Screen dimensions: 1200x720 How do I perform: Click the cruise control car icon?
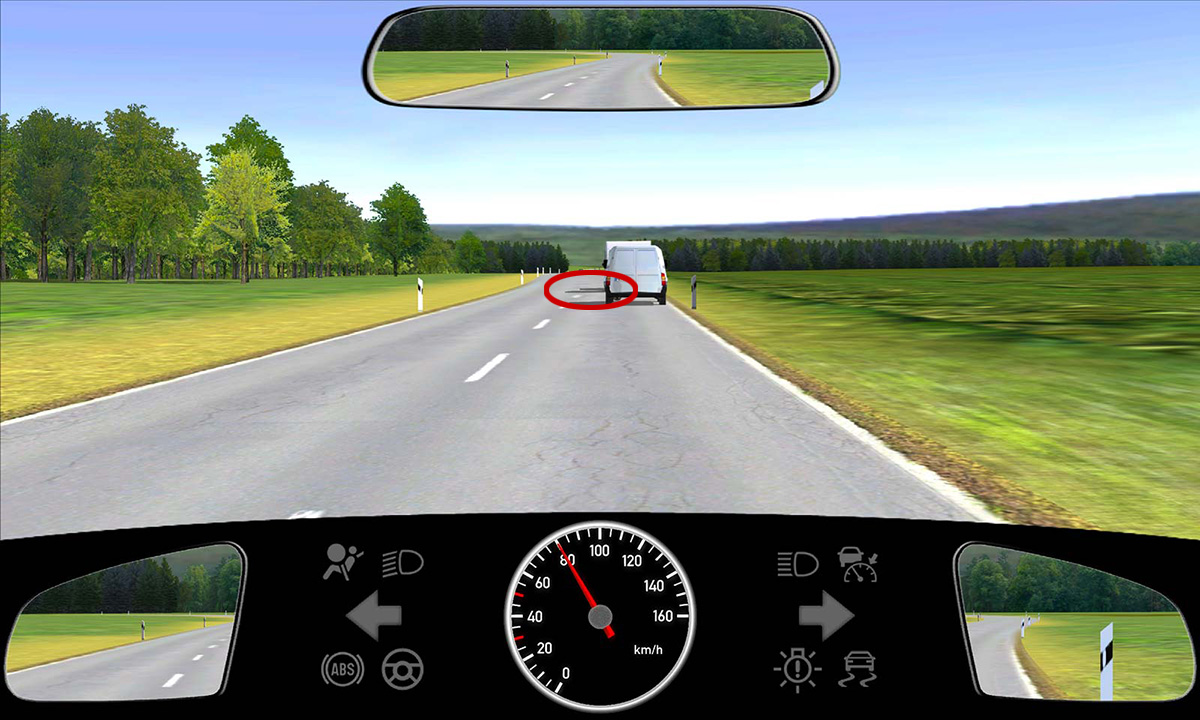coord(858,564)
